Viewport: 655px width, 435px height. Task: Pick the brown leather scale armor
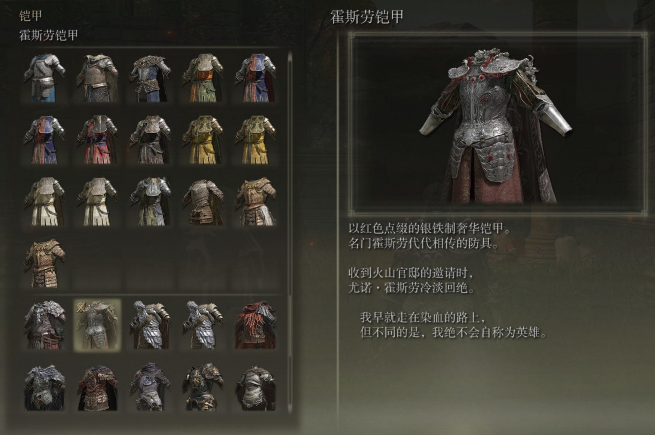tap(203, 201)
